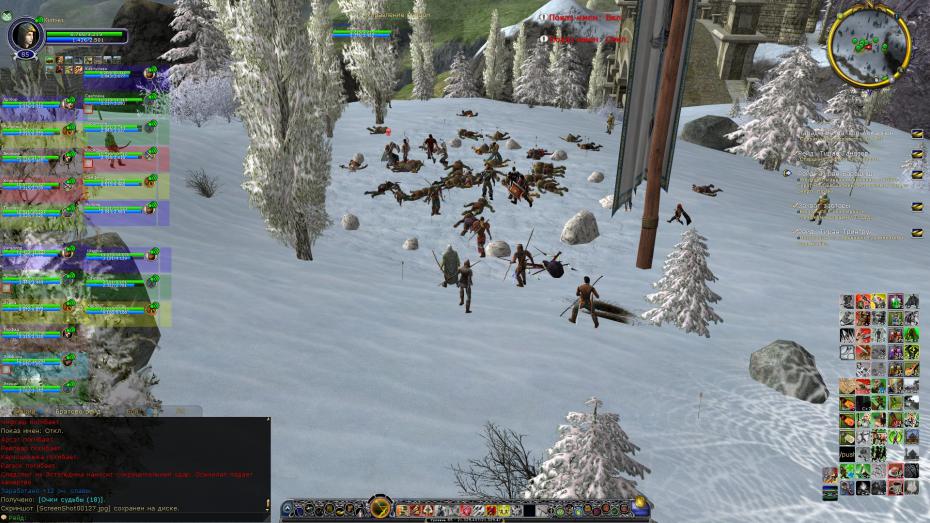Open the Братство chat tab
Screen dimensions: 930x523
[x=78, y=411]
